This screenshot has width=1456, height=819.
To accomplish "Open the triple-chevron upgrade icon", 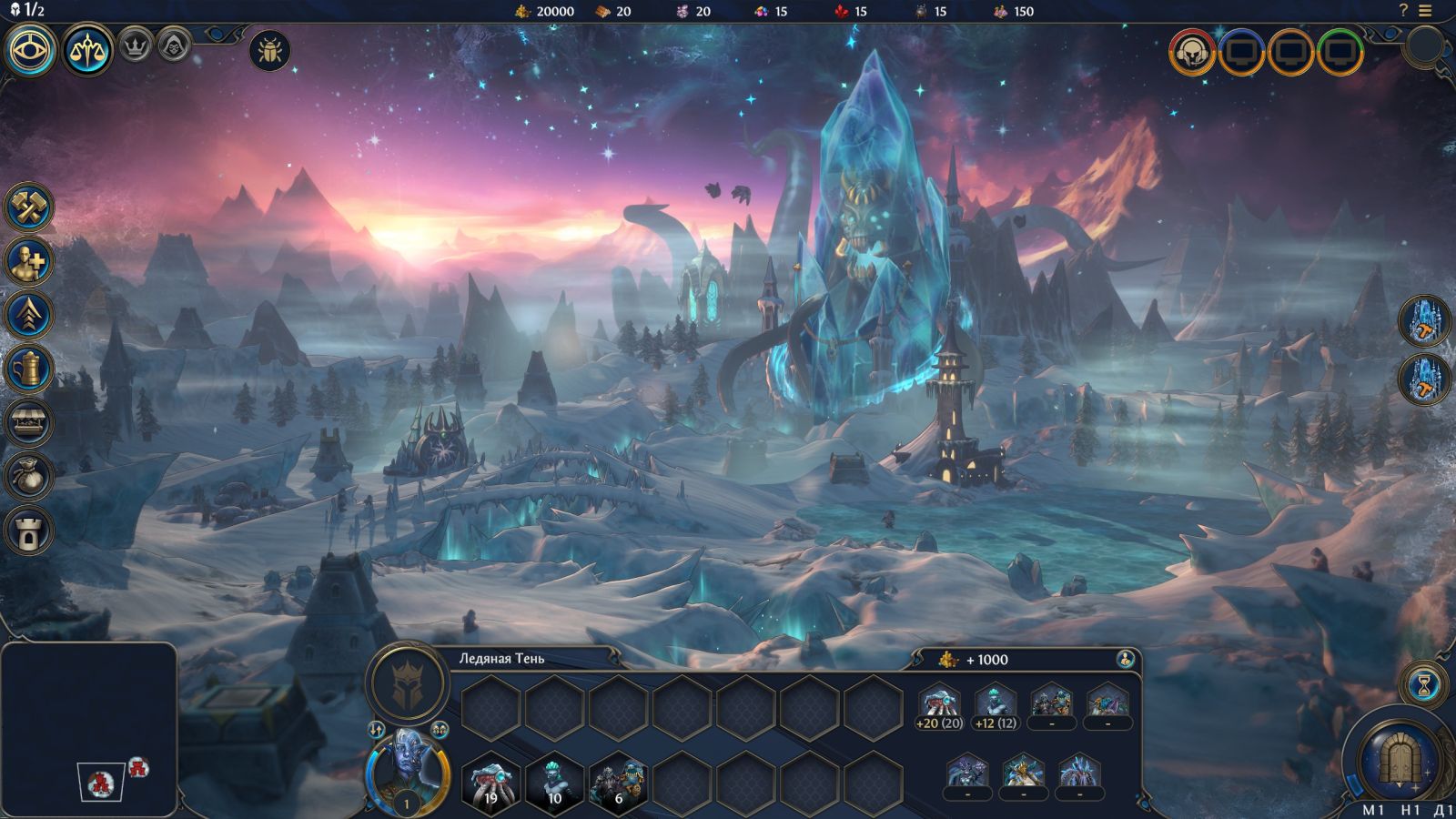I will 29,316.
